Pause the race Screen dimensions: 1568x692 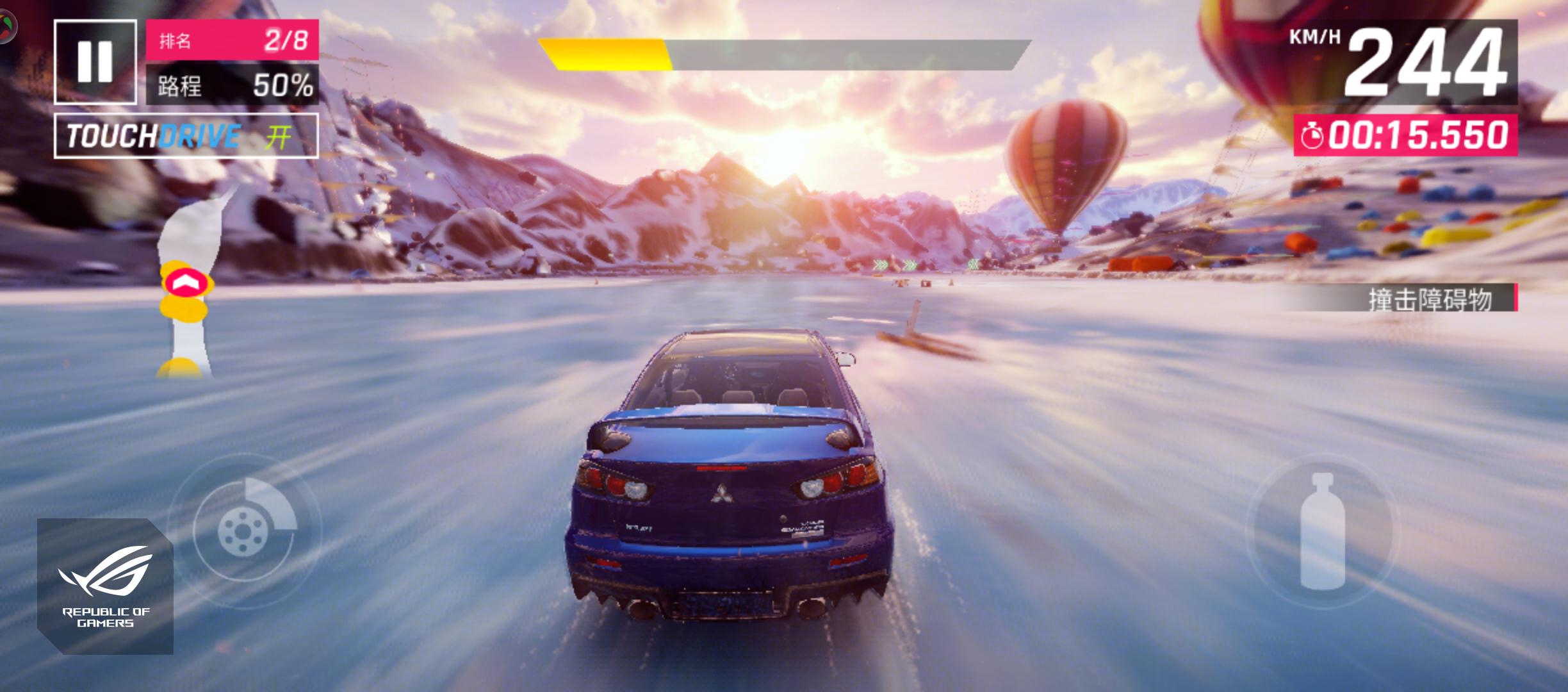(x=95, y=62)
